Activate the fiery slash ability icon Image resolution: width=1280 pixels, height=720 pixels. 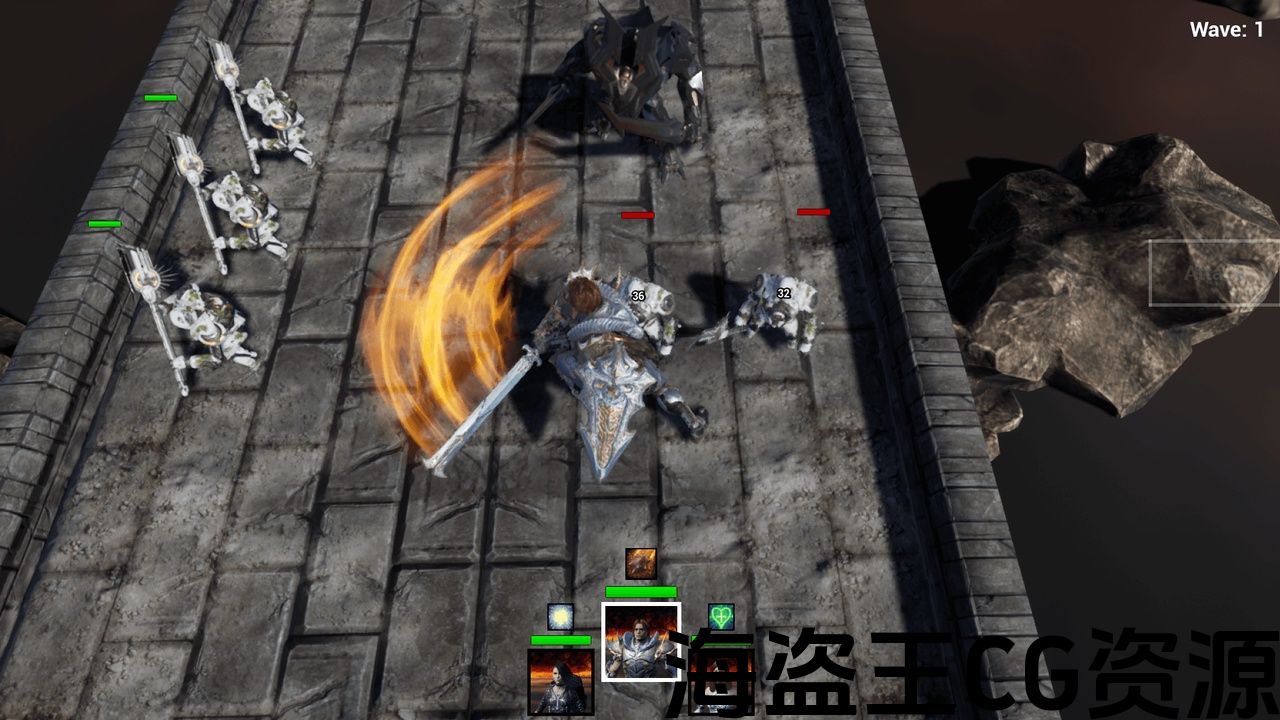(641, 563)
